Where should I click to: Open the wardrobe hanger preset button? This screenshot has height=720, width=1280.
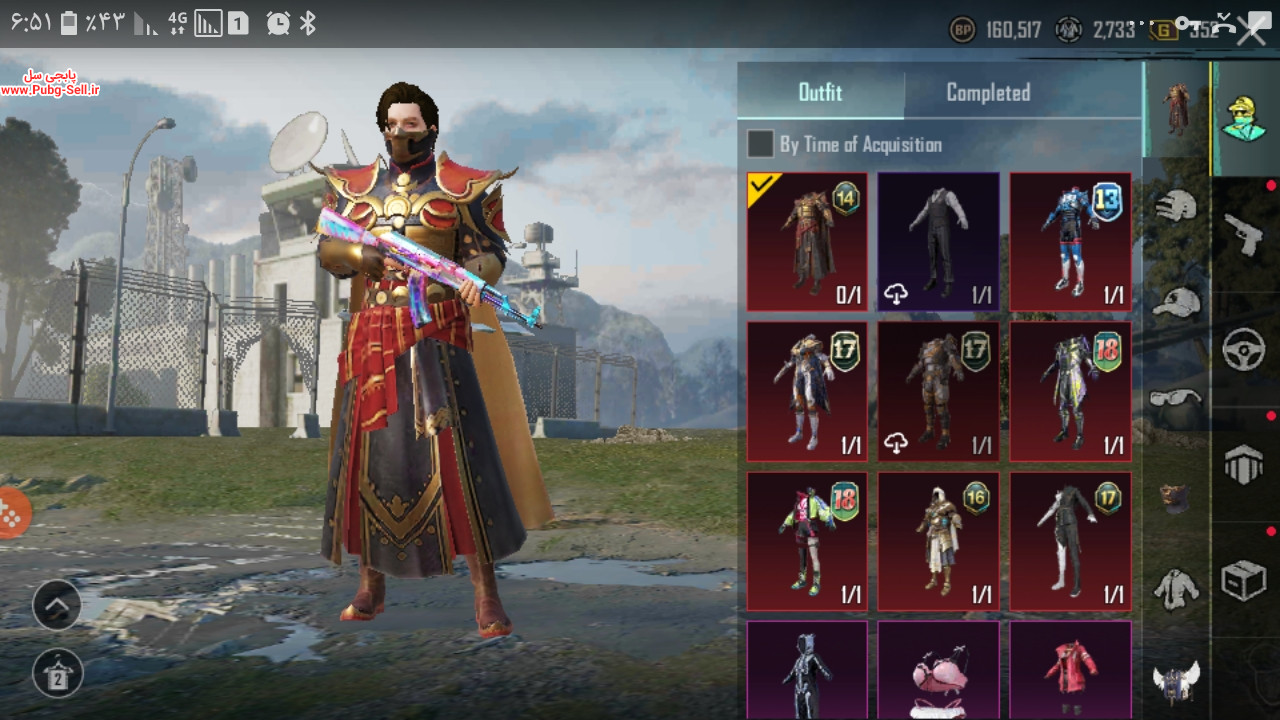pyautogui.click(x=57, y=673)
